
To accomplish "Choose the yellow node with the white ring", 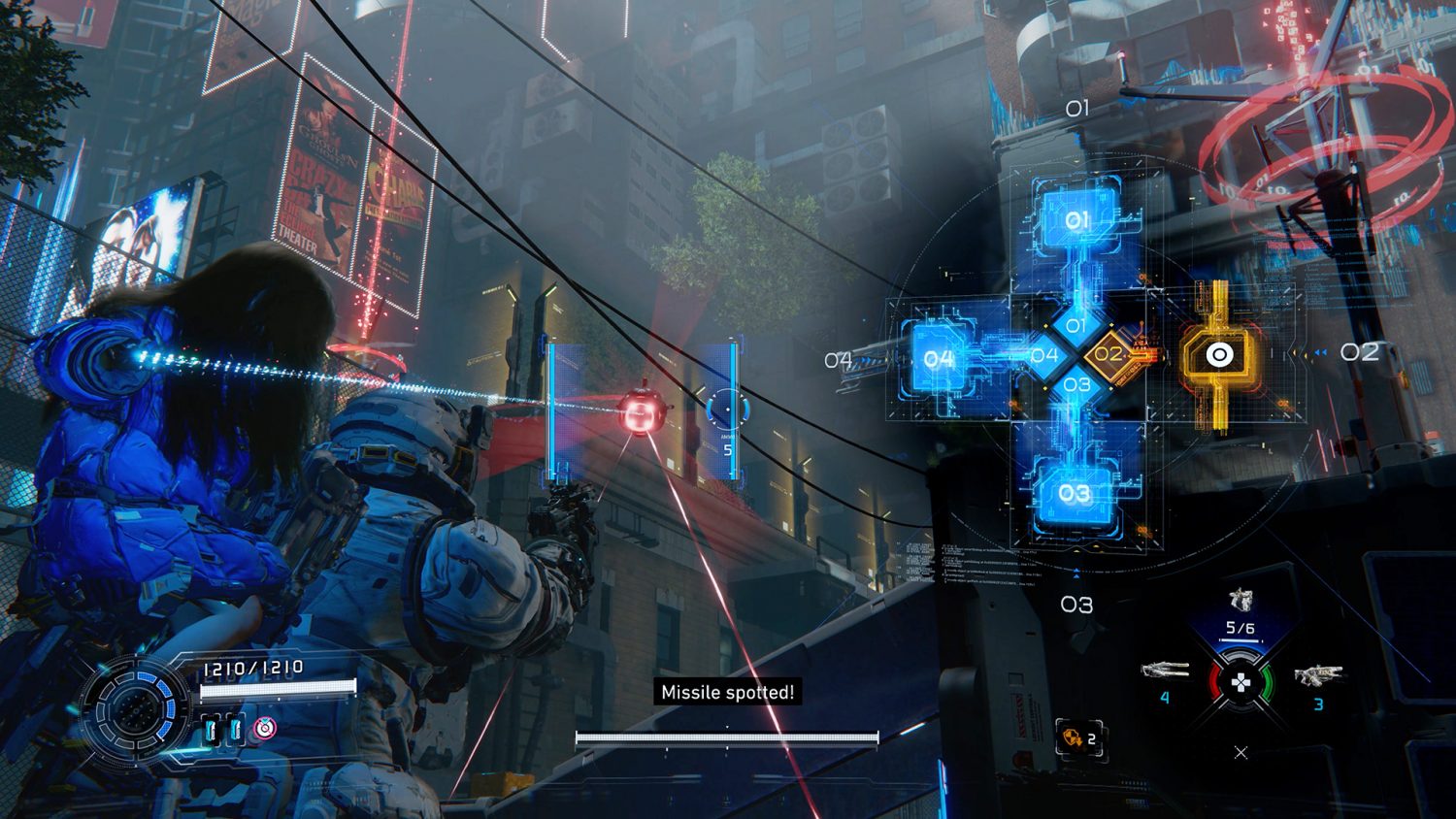I will [x=1219, y=356].
